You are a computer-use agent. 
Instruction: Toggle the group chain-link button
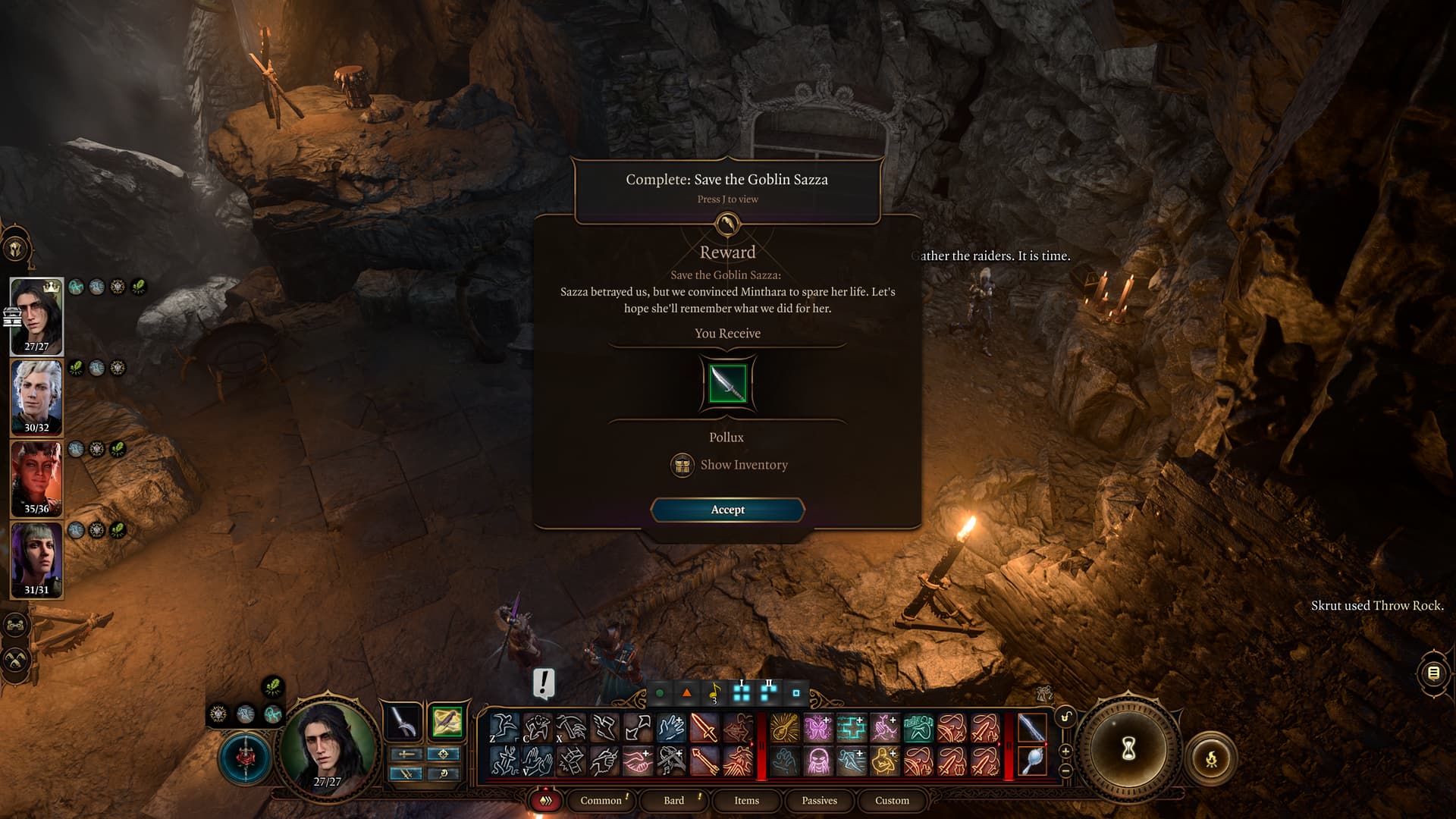pyautogui.click(x=17, y=626)
